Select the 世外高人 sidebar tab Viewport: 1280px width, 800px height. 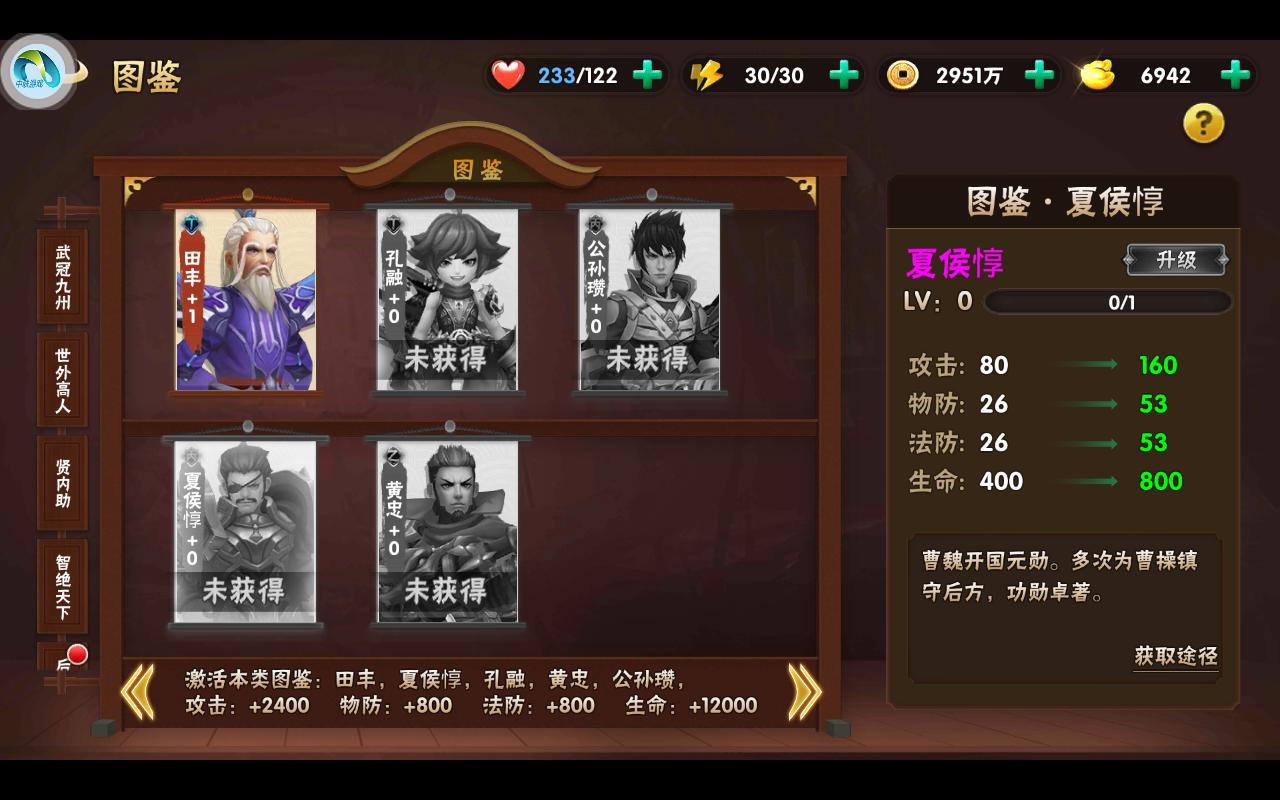(62, 378)
